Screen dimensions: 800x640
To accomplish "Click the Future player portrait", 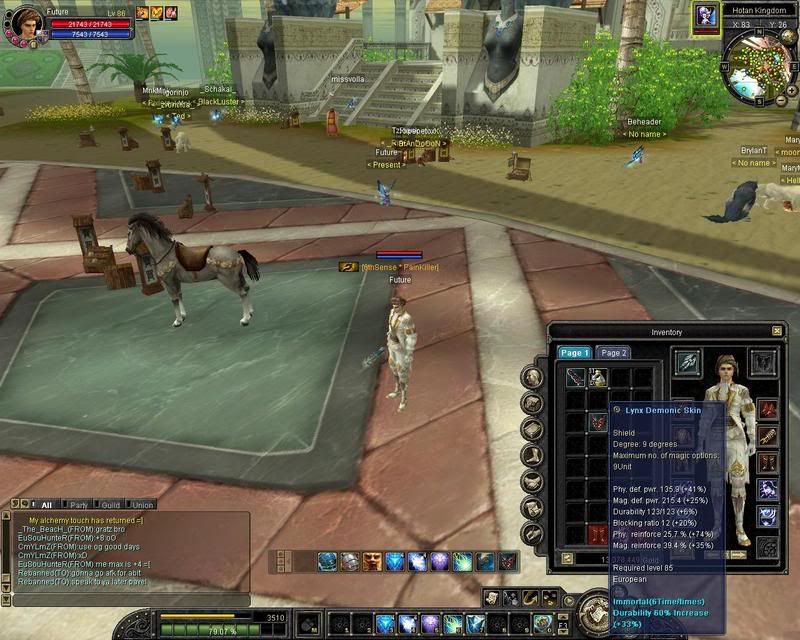I will coord(27,22).
